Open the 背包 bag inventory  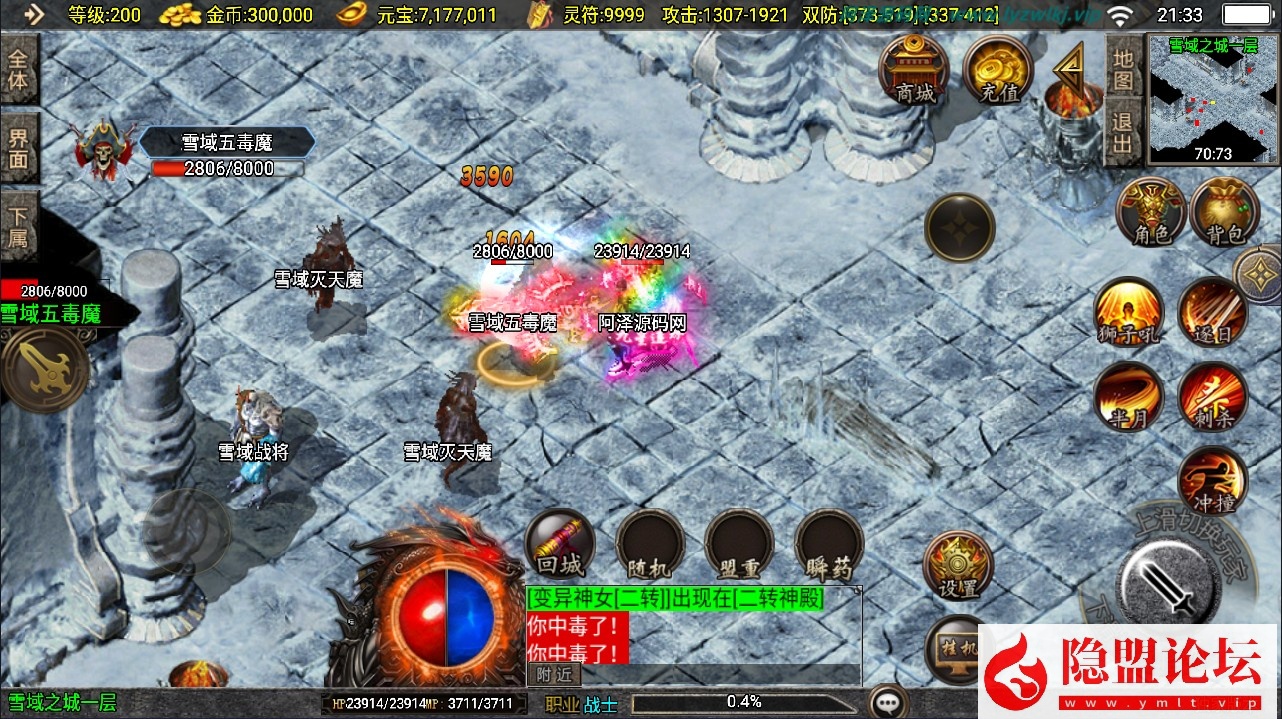coord(1224,211)
